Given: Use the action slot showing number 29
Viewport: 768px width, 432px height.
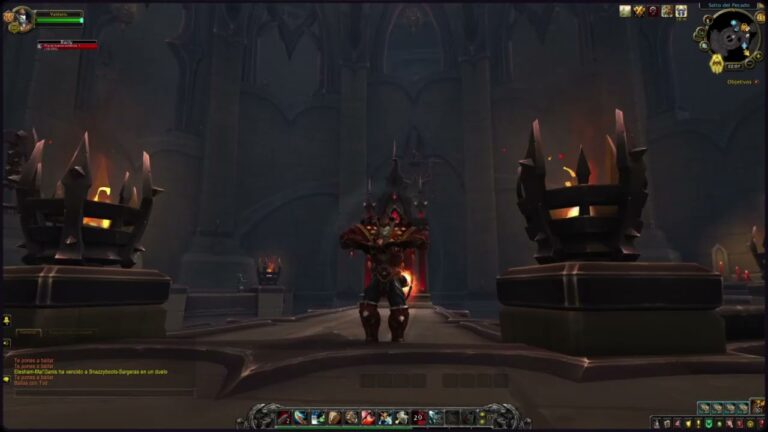Looking at the screenshot, I should tap(418, 417).
